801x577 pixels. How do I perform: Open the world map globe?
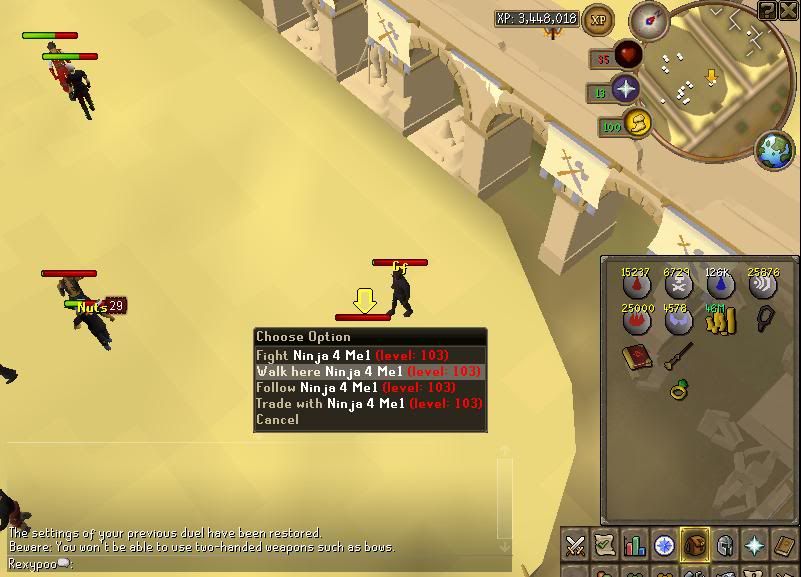(774, 151)
